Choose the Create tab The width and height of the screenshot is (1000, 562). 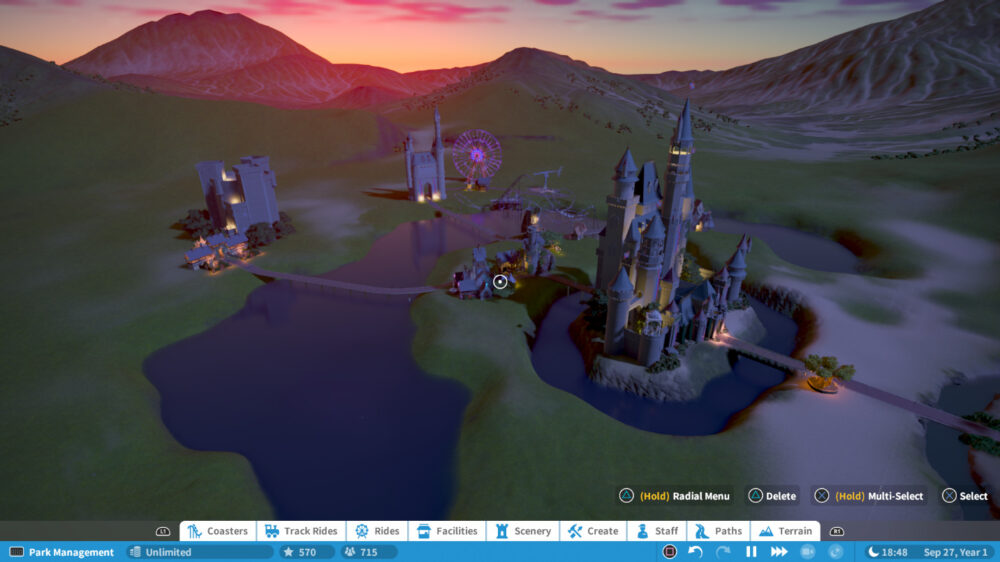[594, 531]
